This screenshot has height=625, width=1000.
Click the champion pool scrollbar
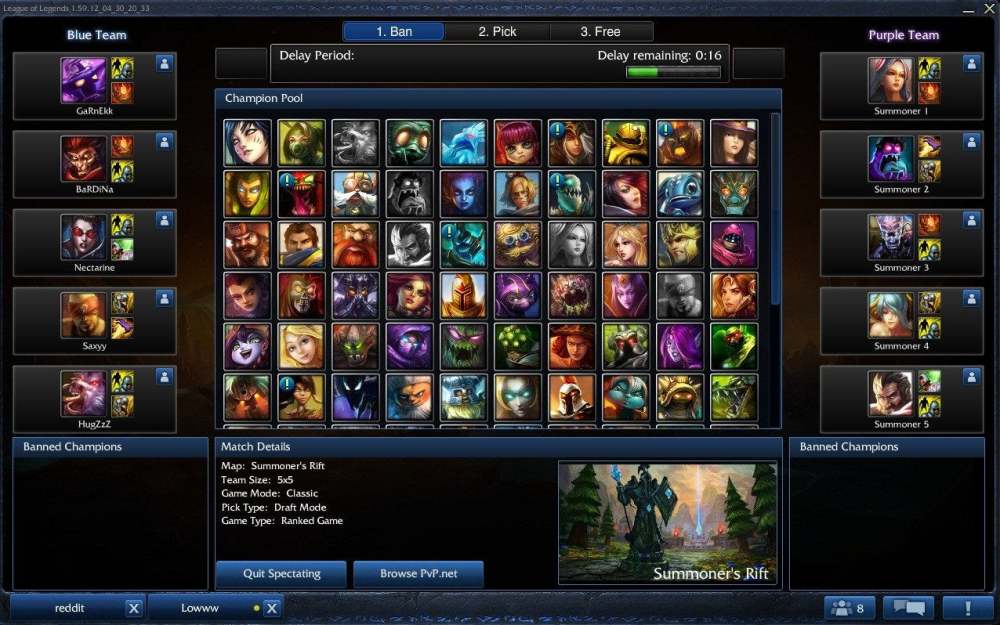[776, 210]
